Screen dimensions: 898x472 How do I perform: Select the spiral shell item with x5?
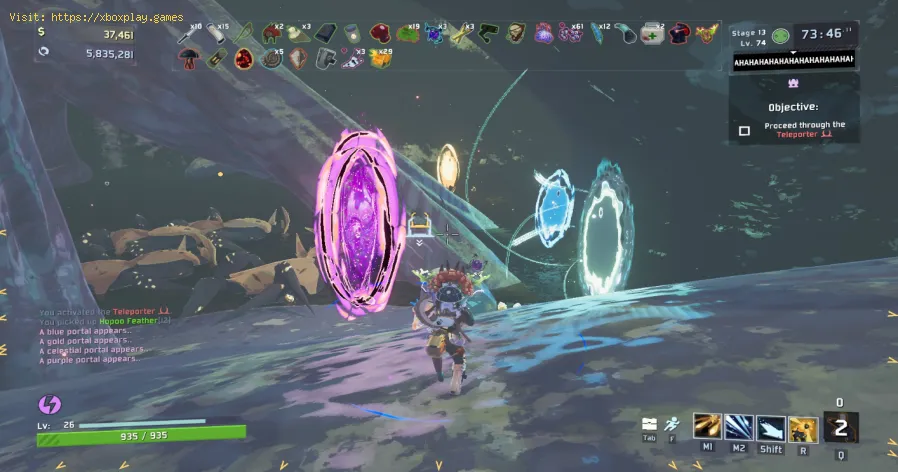click(x=271, y=59)
